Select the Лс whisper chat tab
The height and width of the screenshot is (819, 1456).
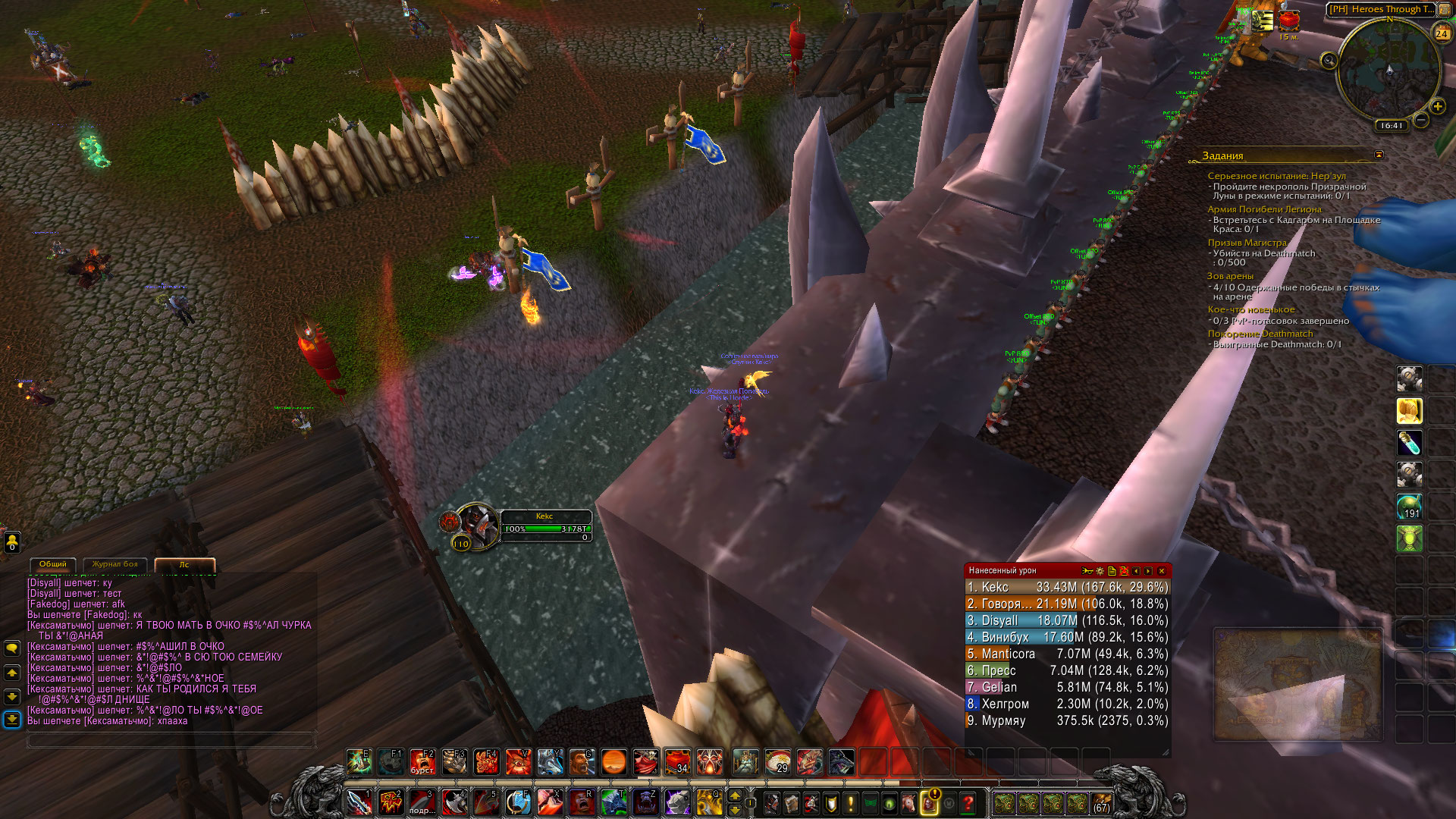click(x=184, y=564)
